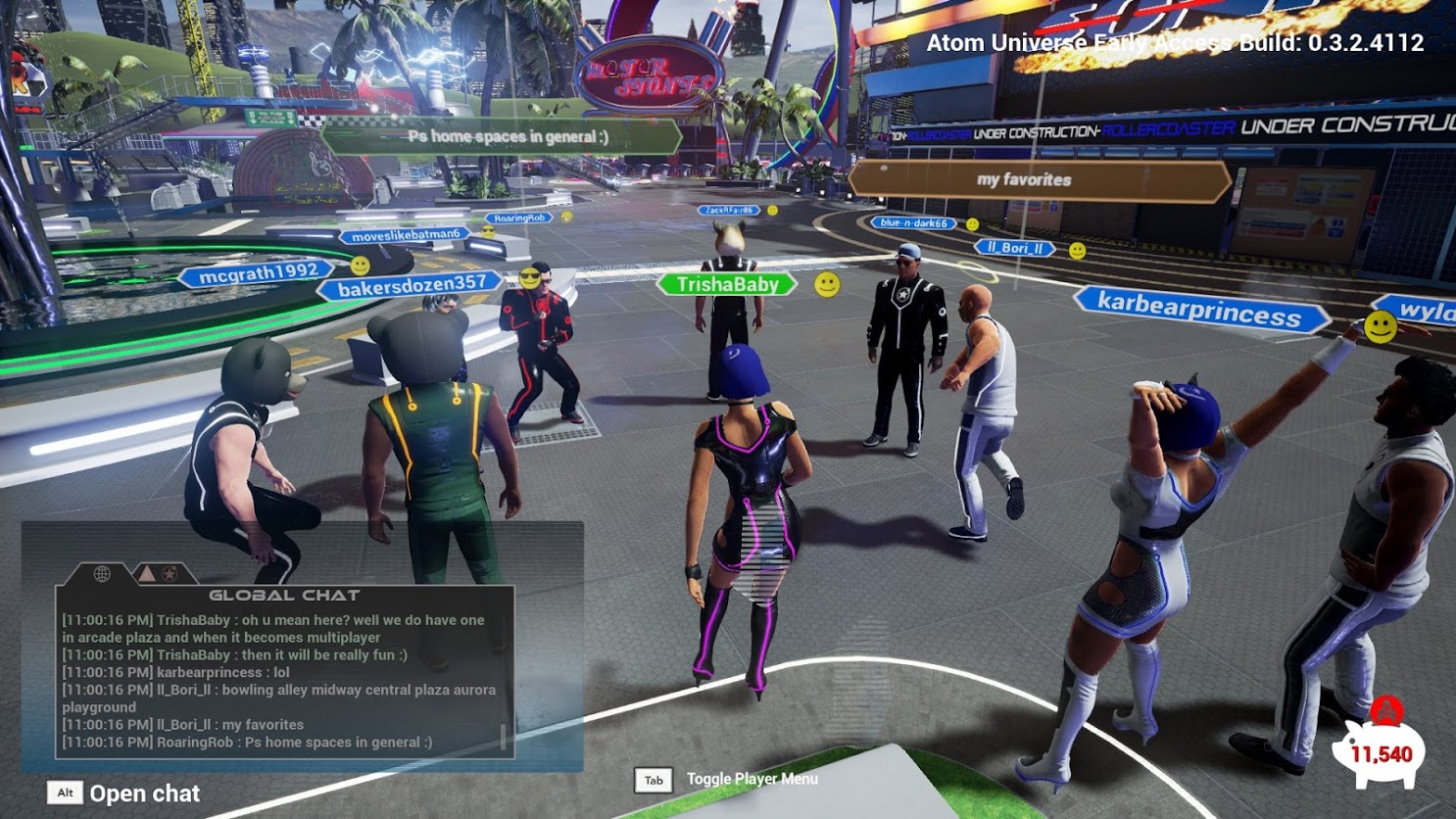Switch to the triangle and star chat tab
Screen dimensions: 1456x819
(x=157, y=573)
